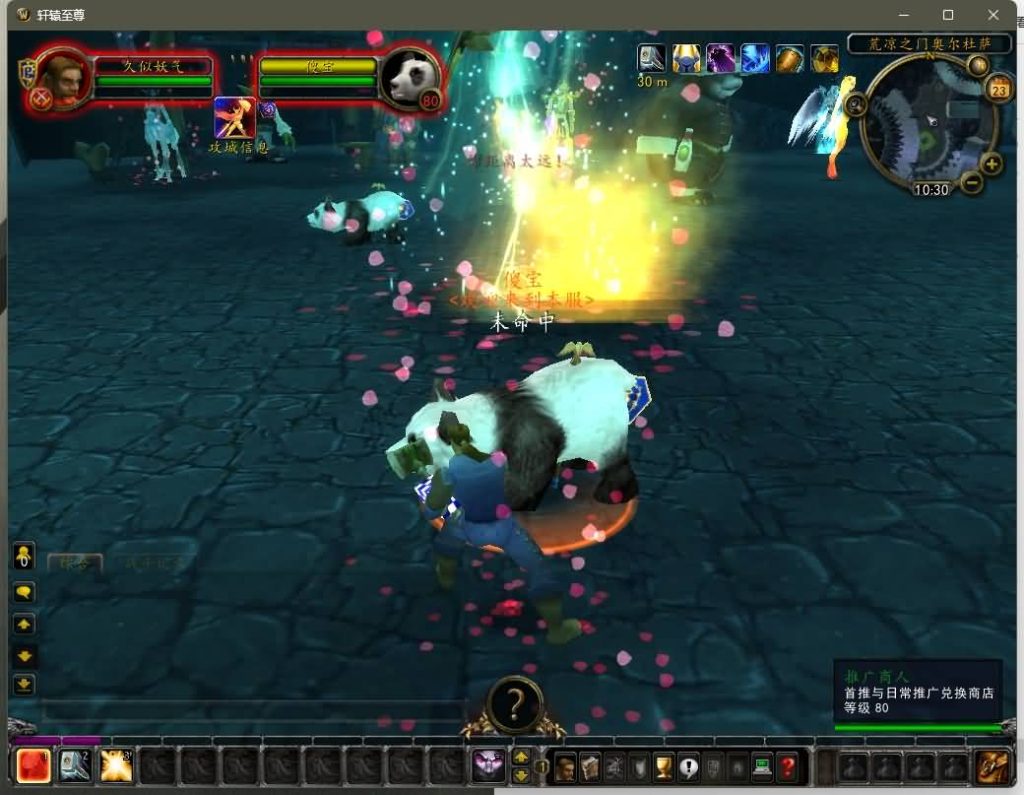Open the world map globe button
The image size is (1024, 795).
pos(978,66)
